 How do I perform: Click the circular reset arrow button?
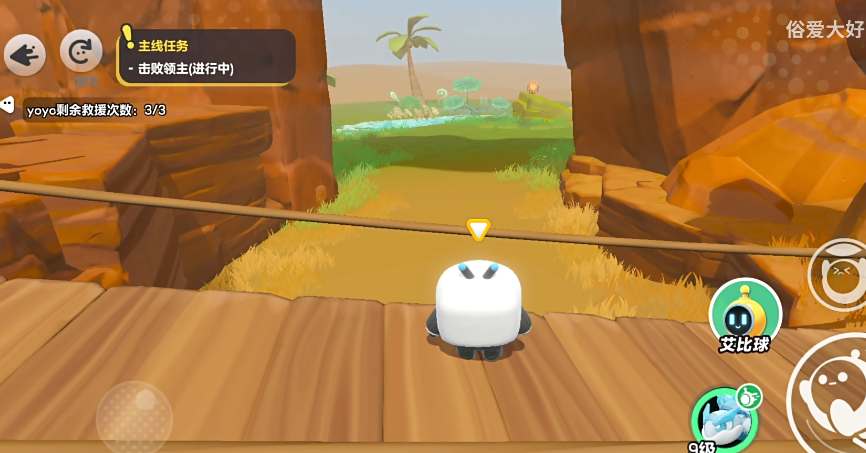(x=81, y=52)
